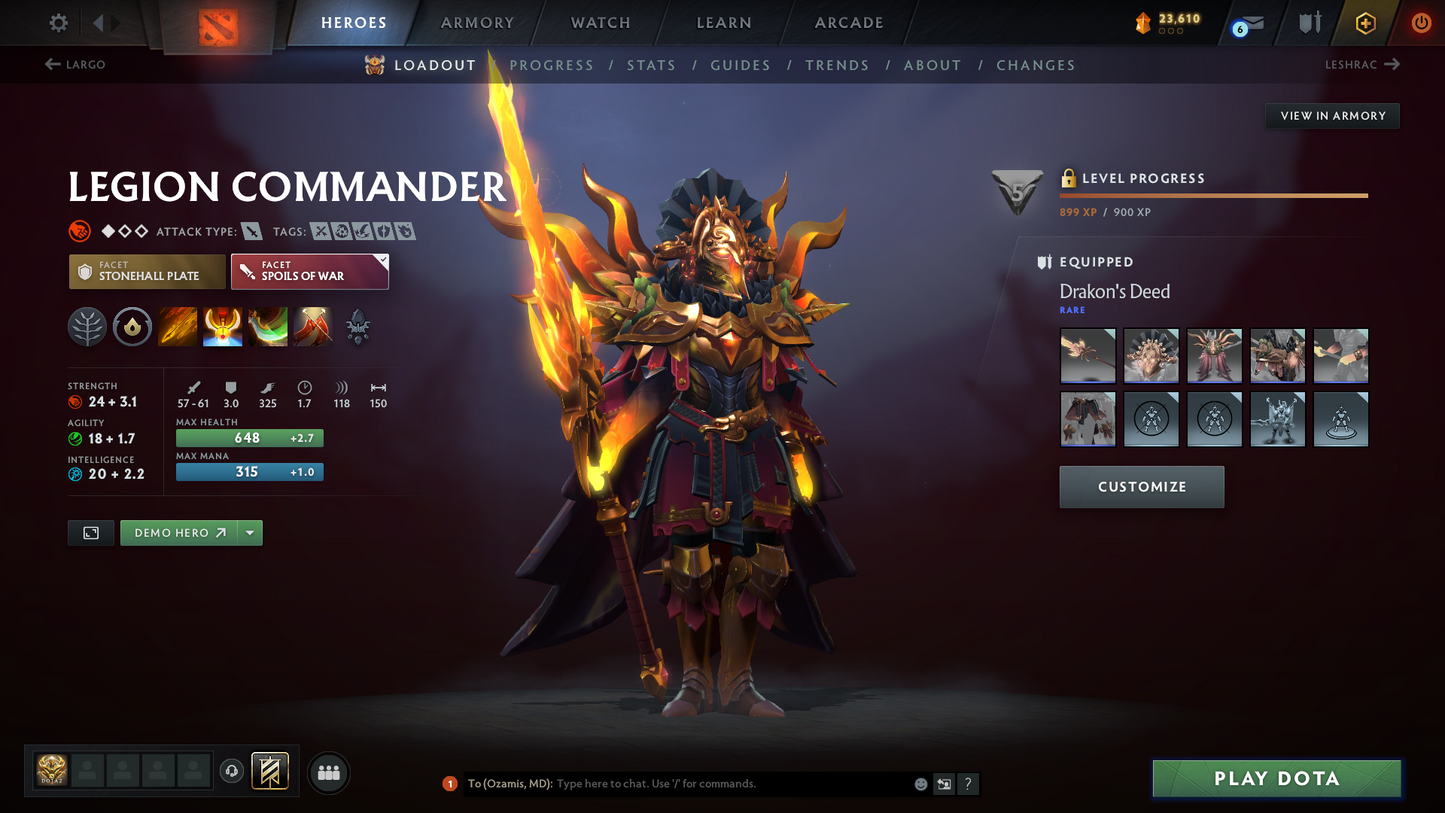This screenshot has width=1445, height=813.
Task: Click the red power button top right
Action: coord(1421,22)
